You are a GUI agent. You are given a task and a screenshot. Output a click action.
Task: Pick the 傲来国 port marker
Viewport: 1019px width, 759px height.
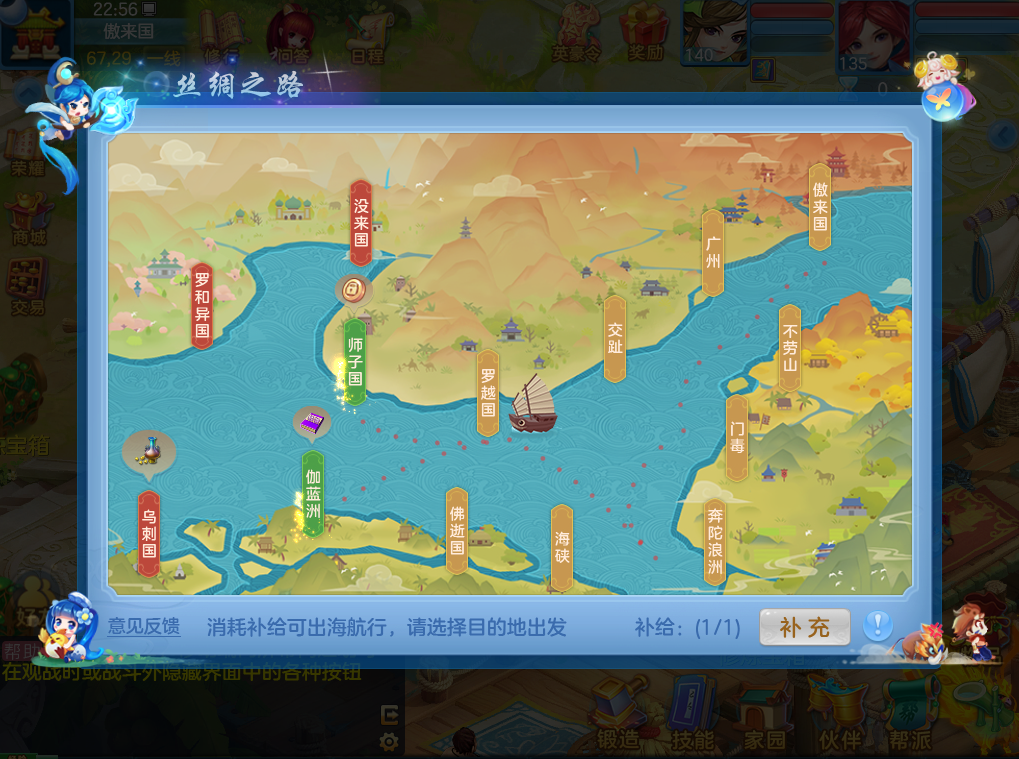[x=820, y=206]
